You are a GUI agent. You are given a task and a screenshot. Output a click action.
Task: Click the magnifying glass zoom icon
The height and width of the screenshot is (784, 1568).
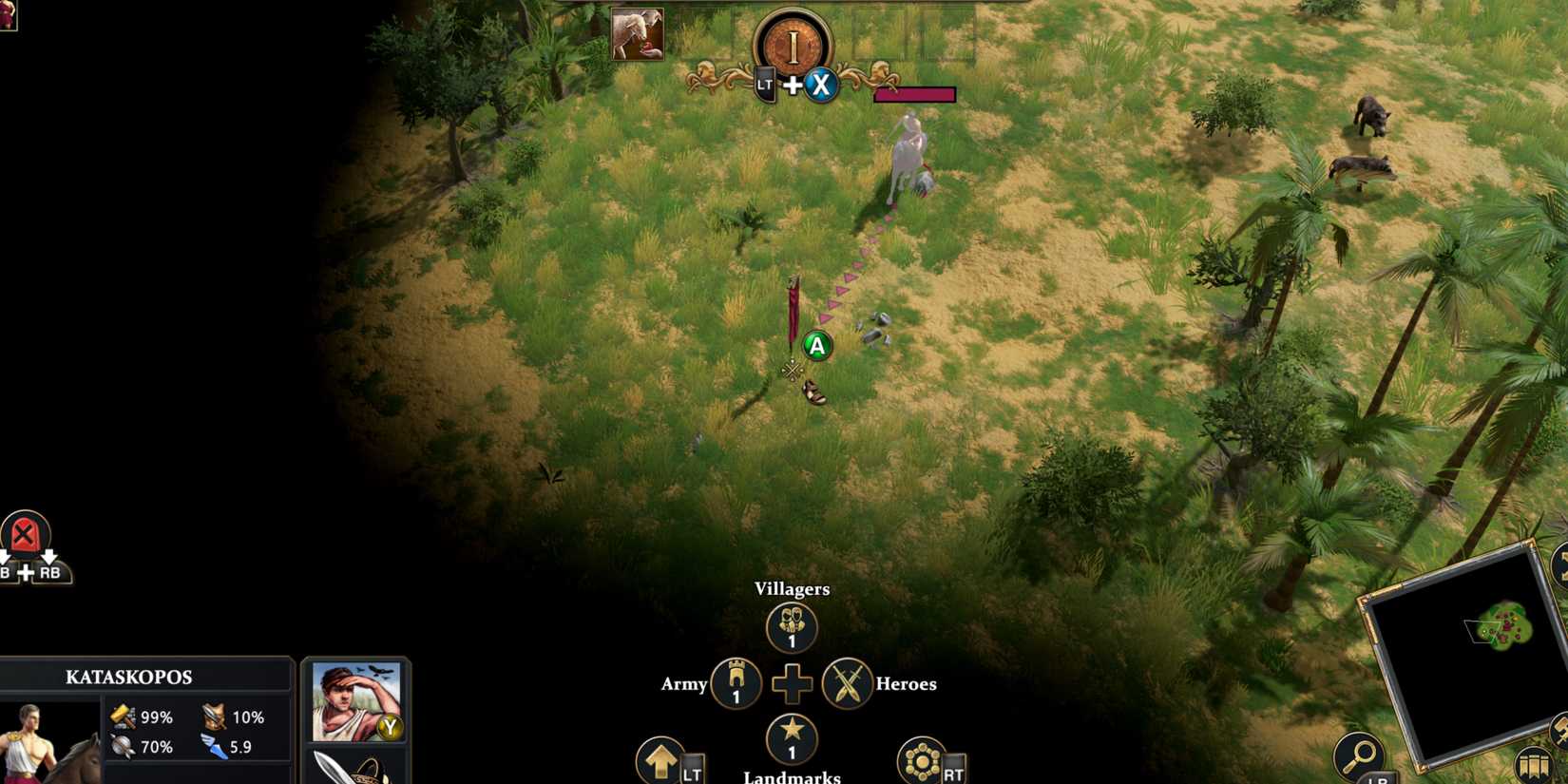click(1363, 755)
